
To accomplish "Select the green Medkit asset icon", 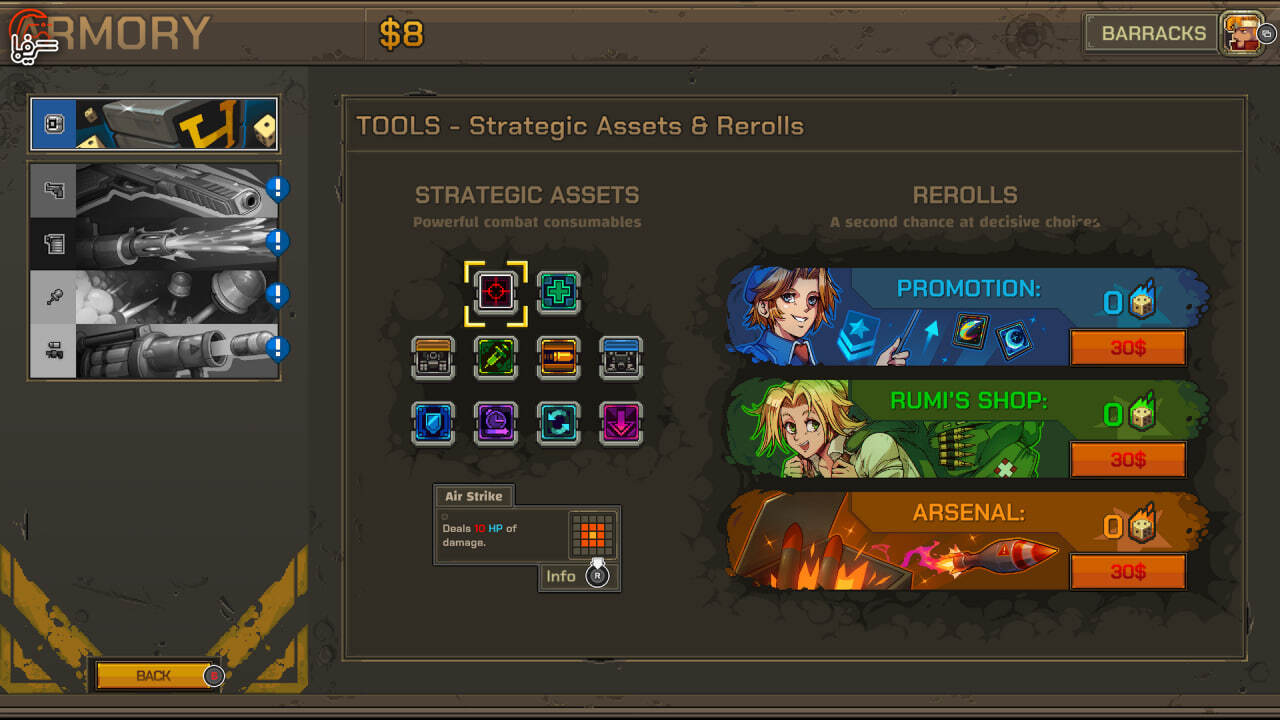I will pyautogui.click(x=558, y=292).
